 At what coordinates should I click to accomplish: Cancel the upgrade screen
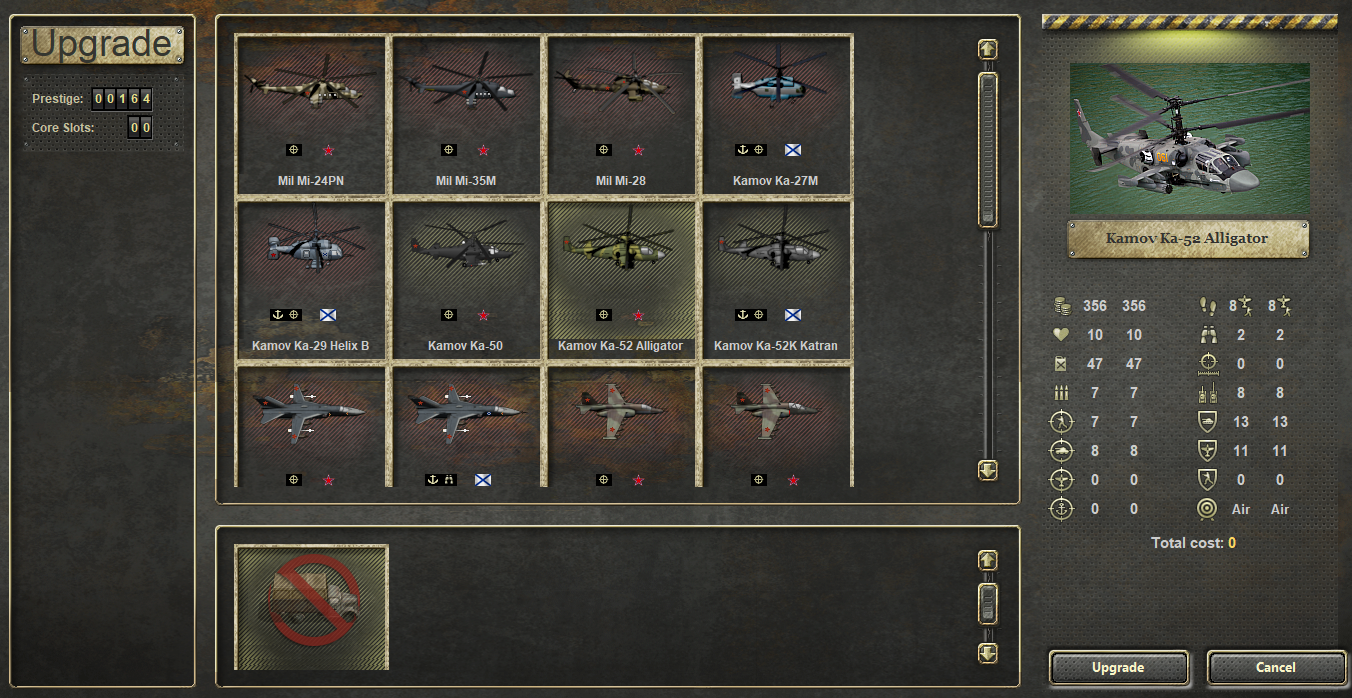tap(1275, 667)
